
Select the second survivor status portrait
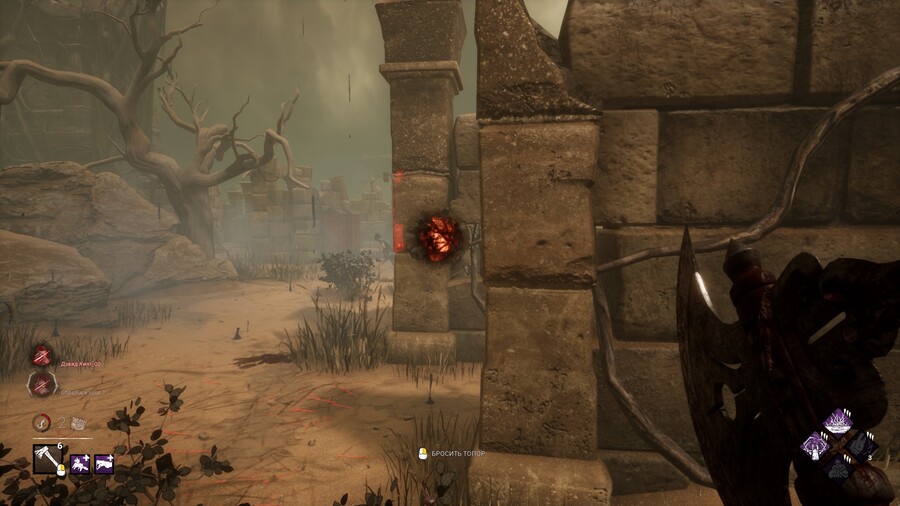coord(42,383)
